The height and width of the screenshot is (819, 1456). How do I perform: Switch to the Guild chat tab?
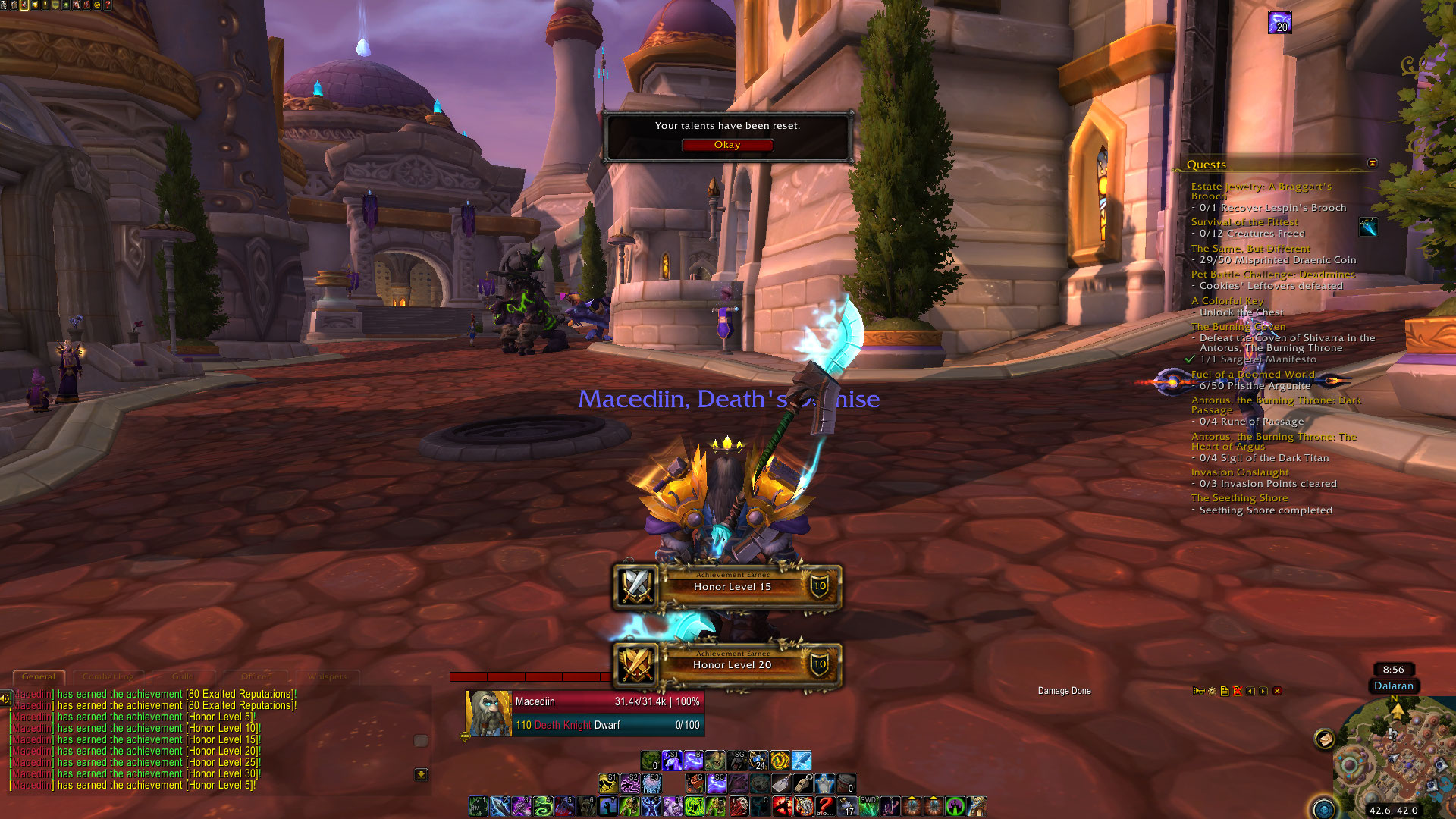click(x=183, y=676)
